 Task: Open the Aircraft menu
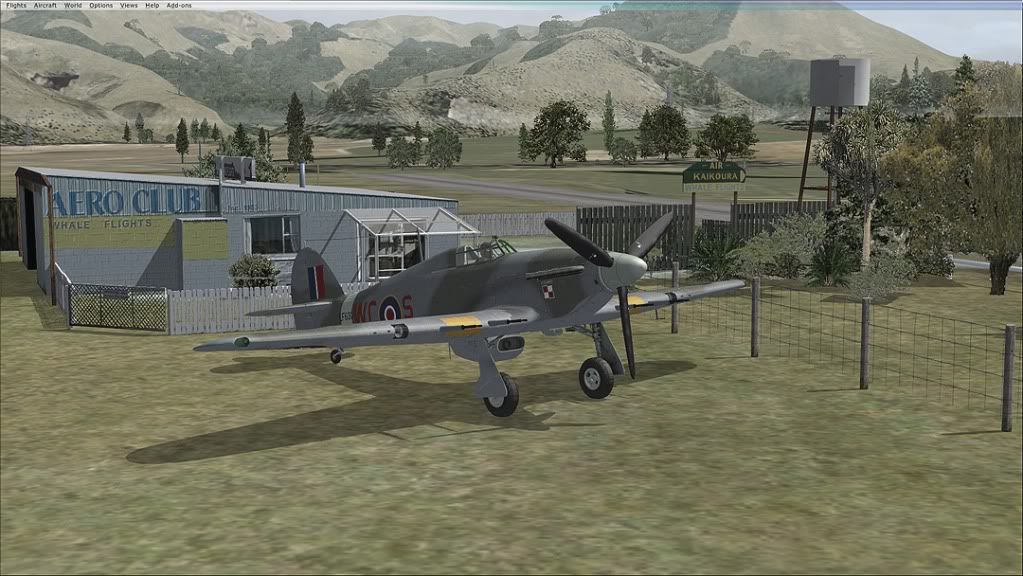pos(45,5)
